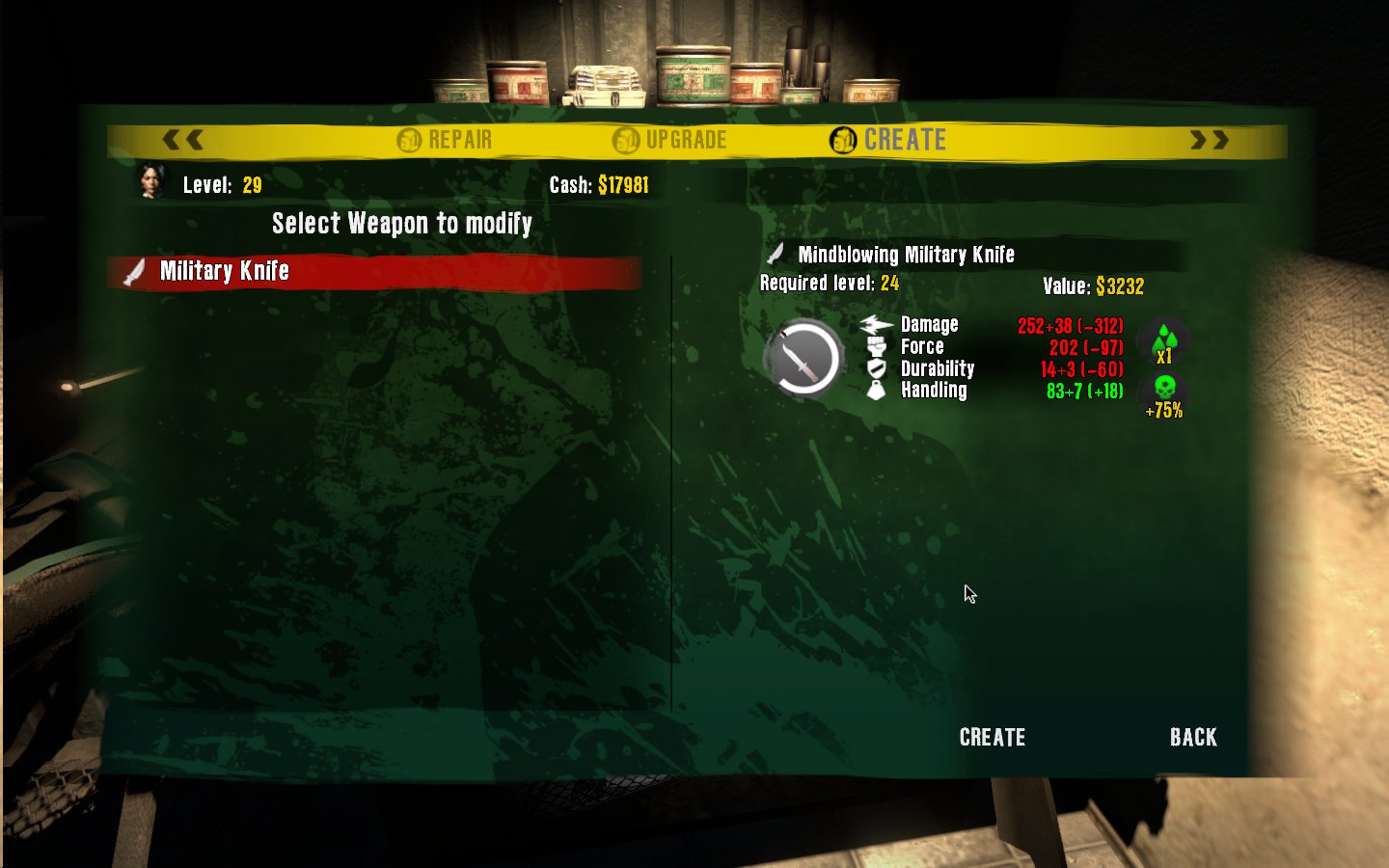
Task: Click the wrench icon beside the CREATE tab
Action: click(843, 140)
